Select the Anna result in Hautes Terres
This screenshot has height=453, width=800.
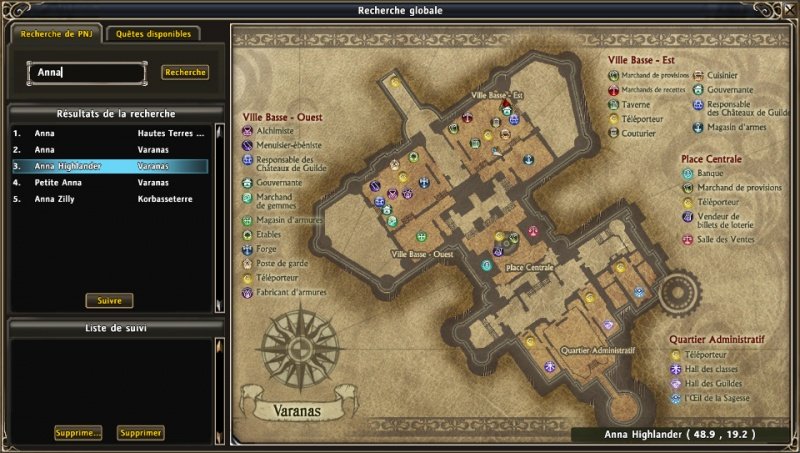point(110,132)
